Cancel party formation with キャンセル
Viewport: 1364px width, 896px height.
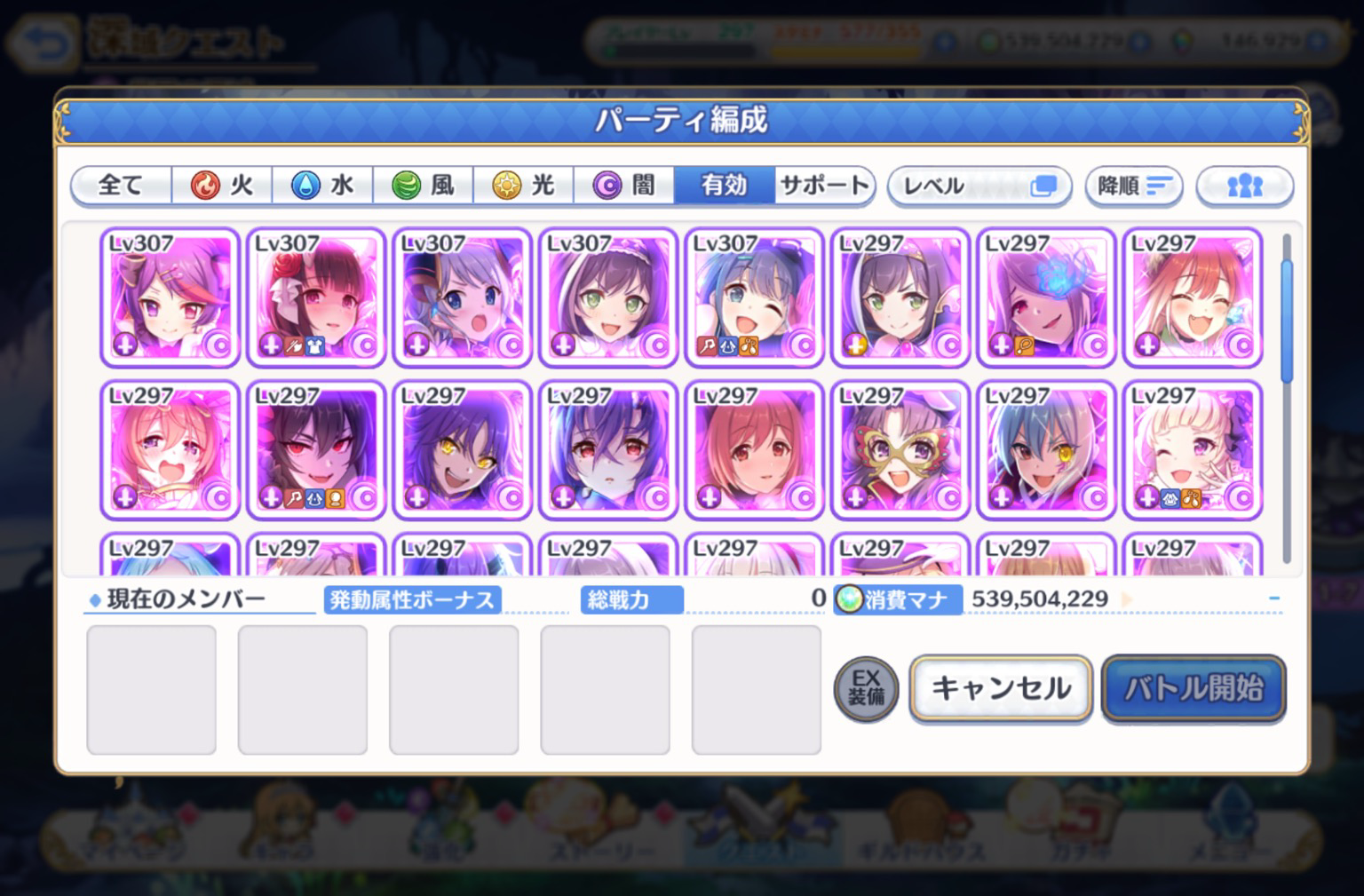coord(1001,688)
